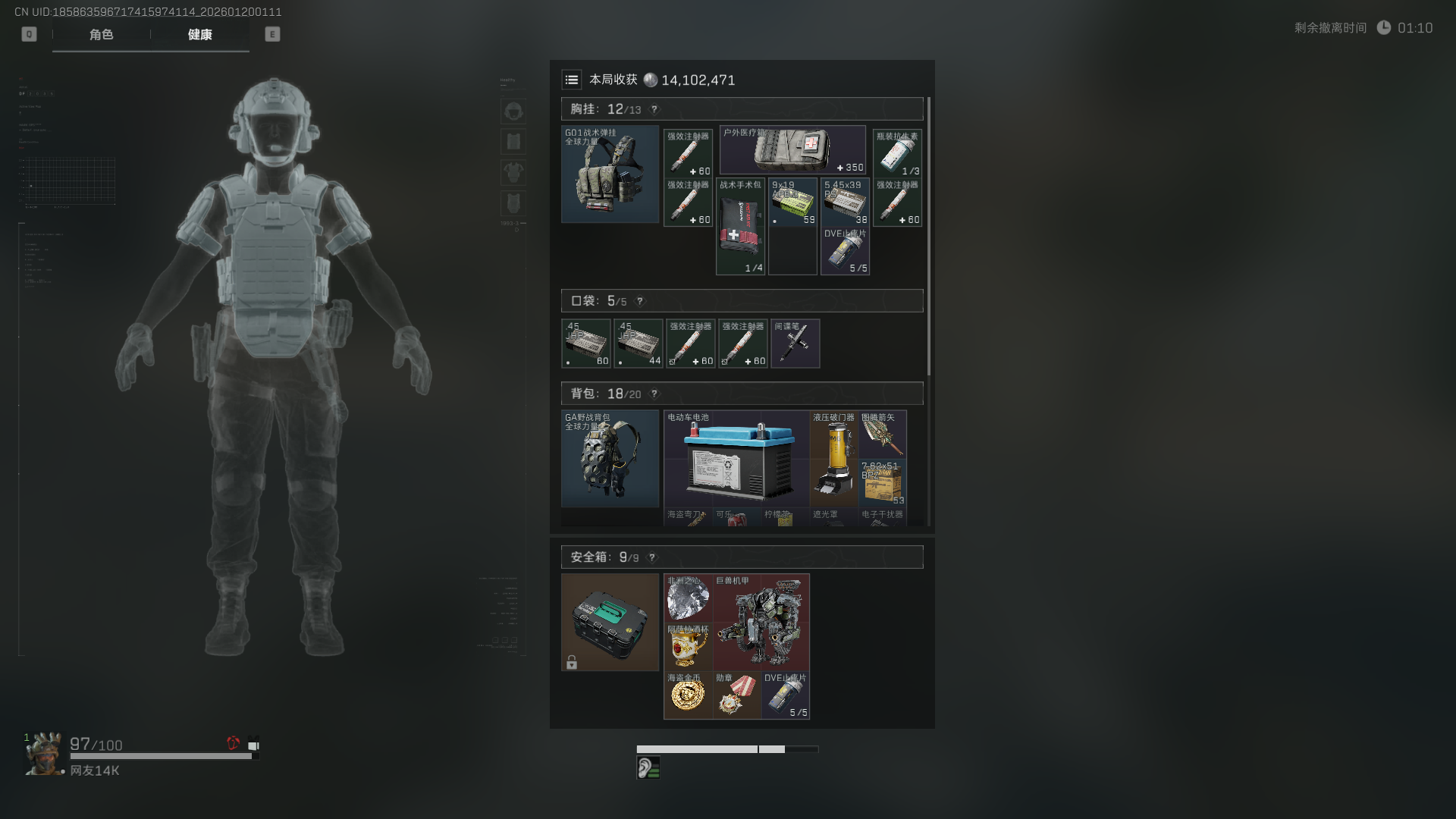The width and height of the screenshot is (1456, 819).
Task: Choose the 非洲之心 diamond item
Action: click(688, 598)
